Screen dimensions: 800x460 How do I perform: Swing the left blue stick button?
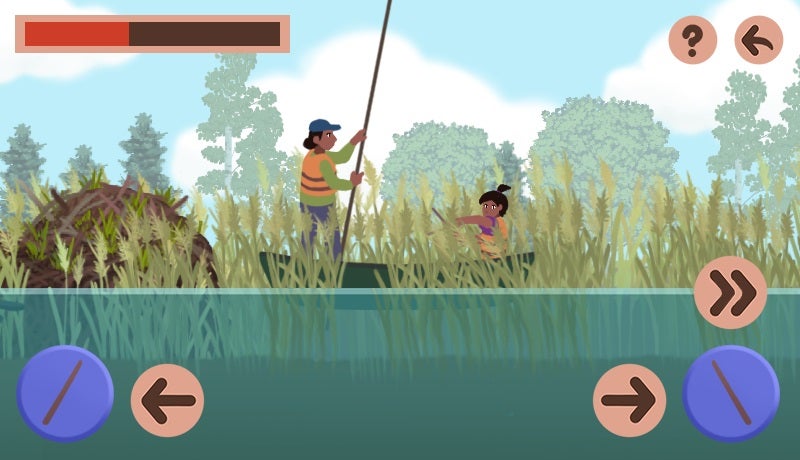pyautogui.click(x=65, y=393)
